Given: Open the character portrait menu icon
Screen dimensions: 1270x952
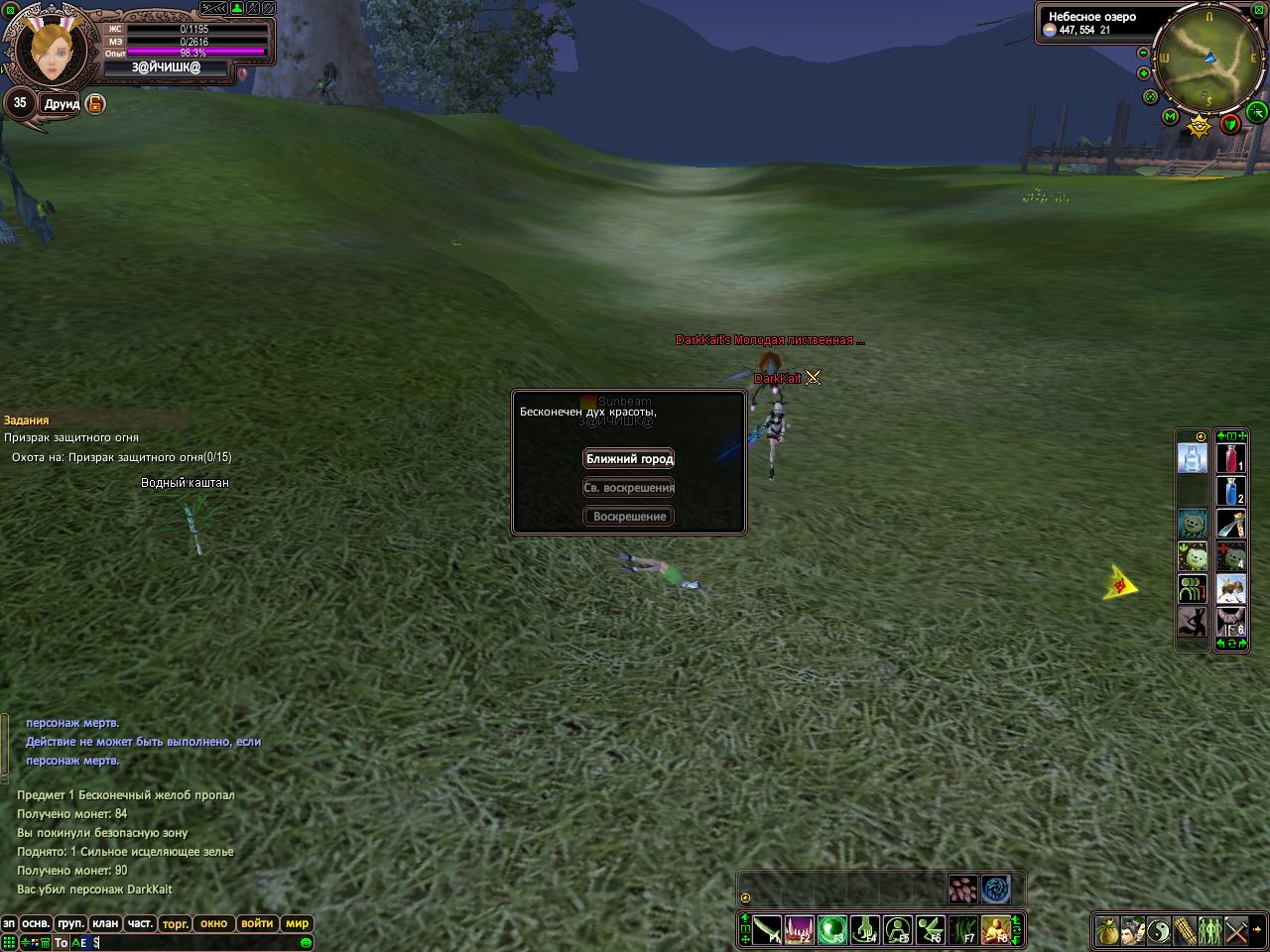Looking at the screenshot, I should 1134,931.
